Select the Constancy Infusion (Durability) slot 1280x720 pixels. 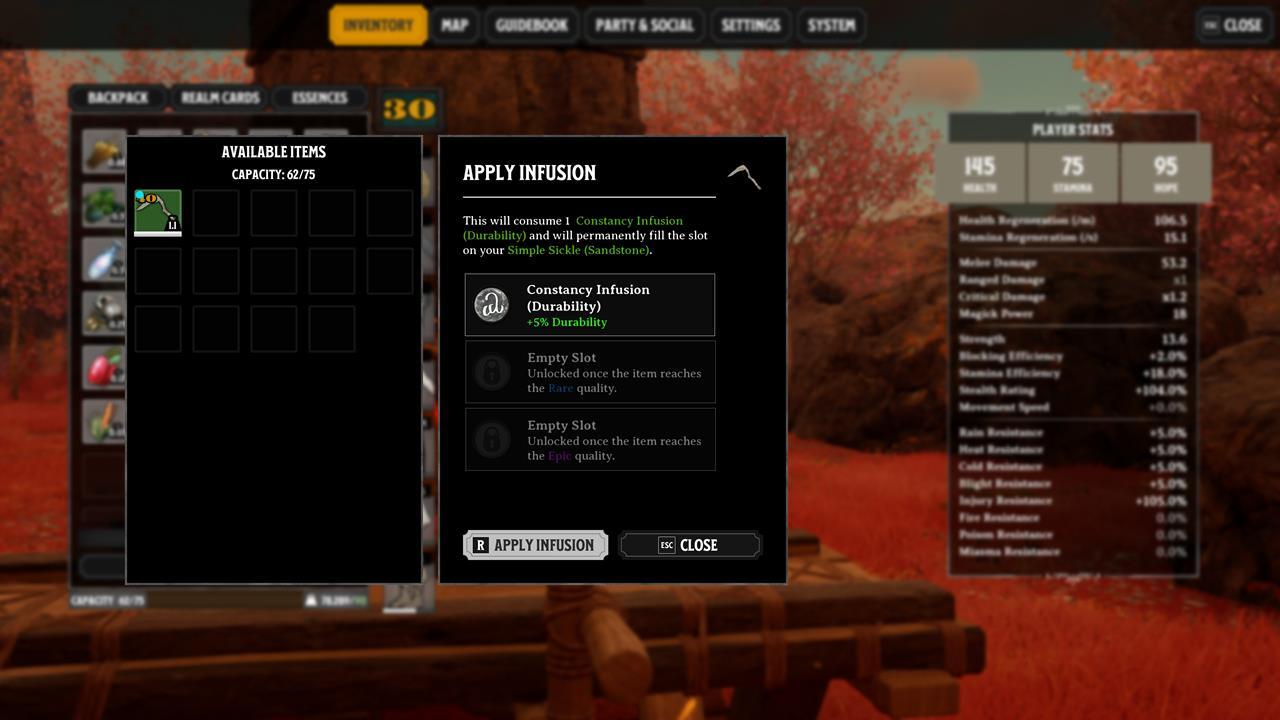click(x=590, y=305)
